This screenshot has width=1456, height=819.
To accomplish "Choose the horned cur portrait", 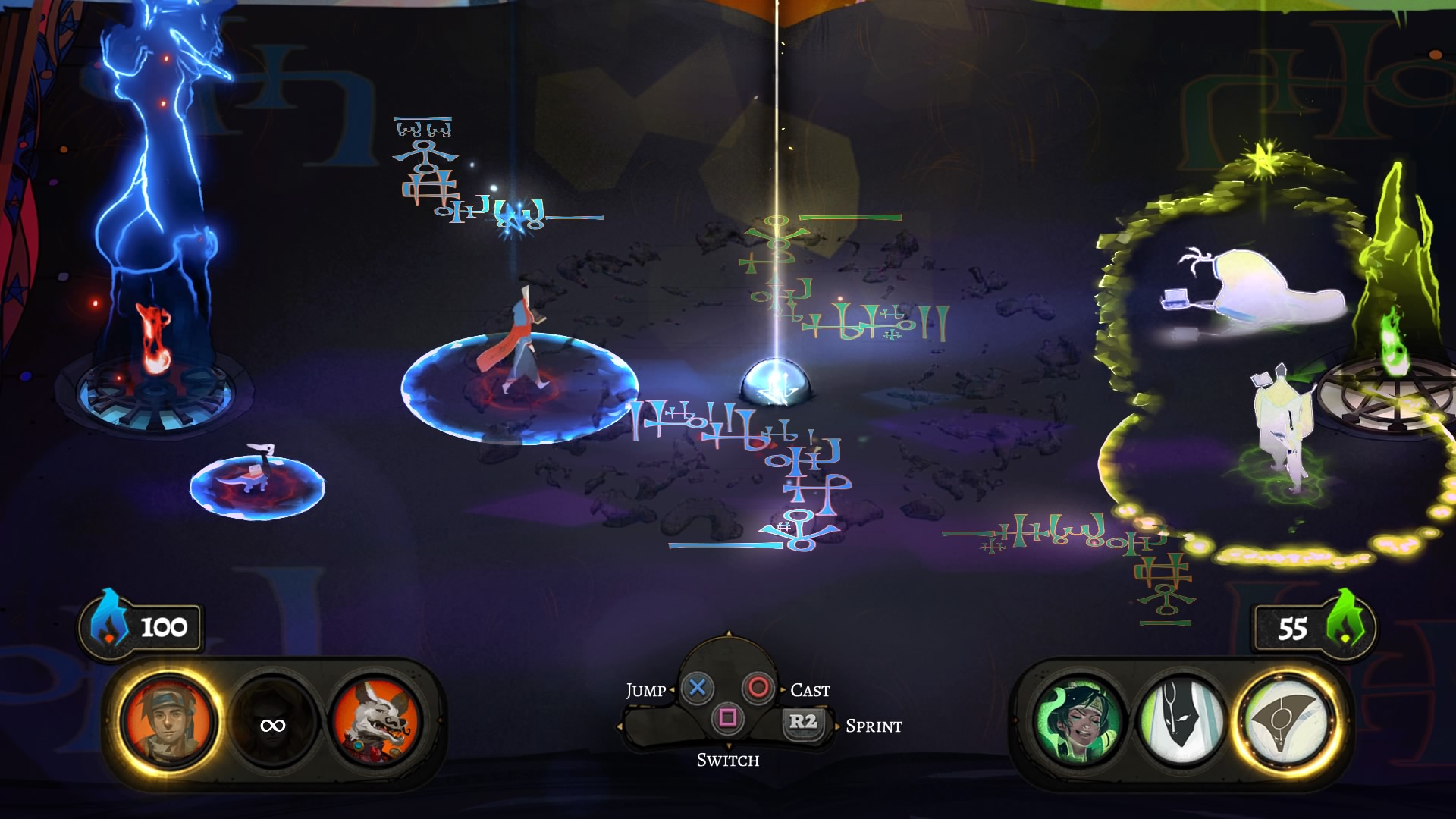I will coord(376,723).
